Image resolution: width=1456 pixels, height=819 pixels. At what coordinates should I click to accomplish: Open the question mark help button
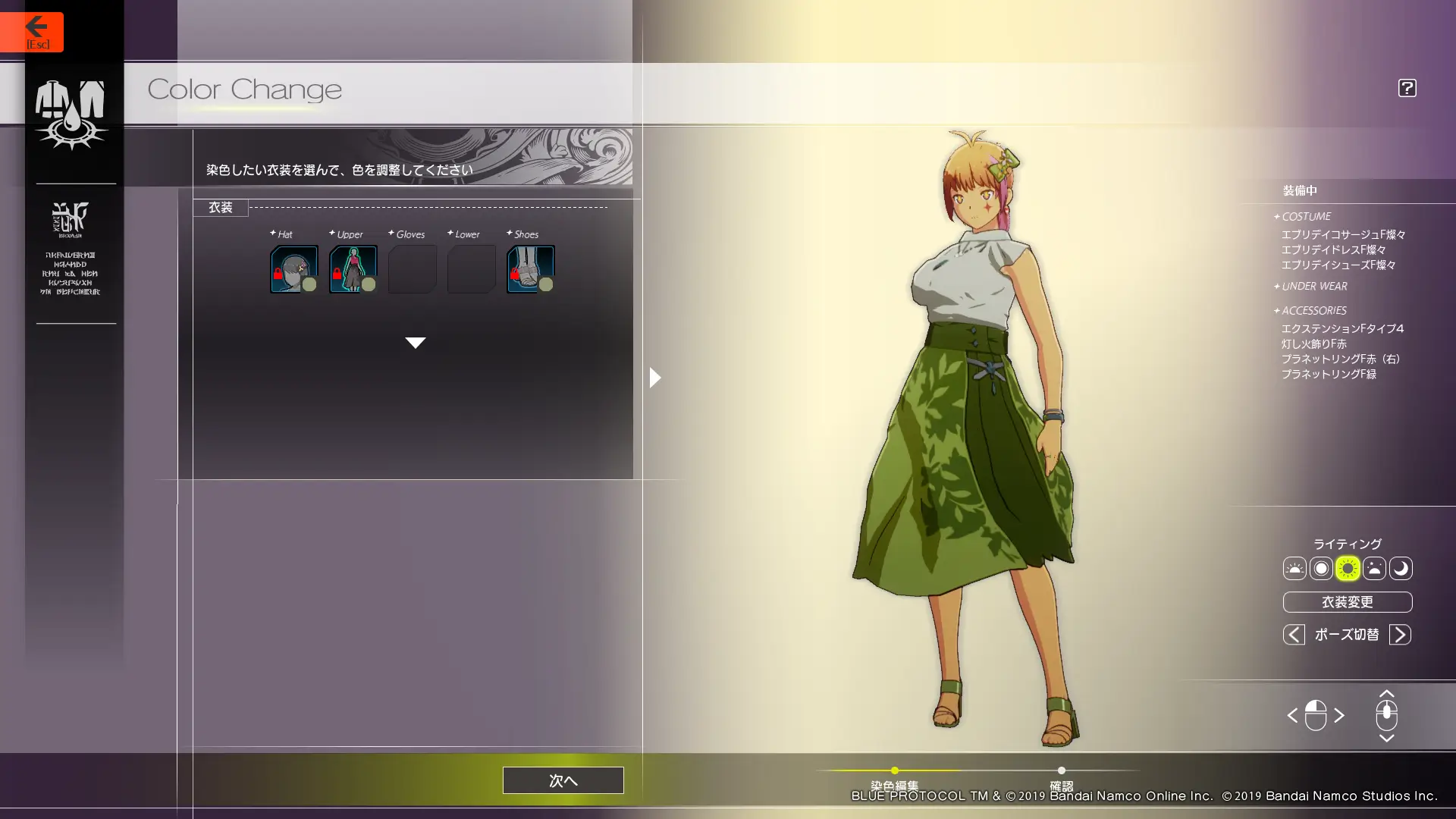1407,88
